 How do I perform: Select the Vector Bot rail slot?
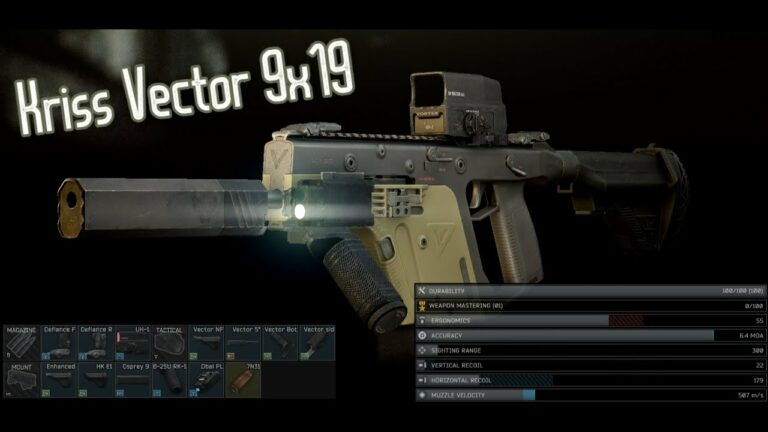[x=281, y=342]
